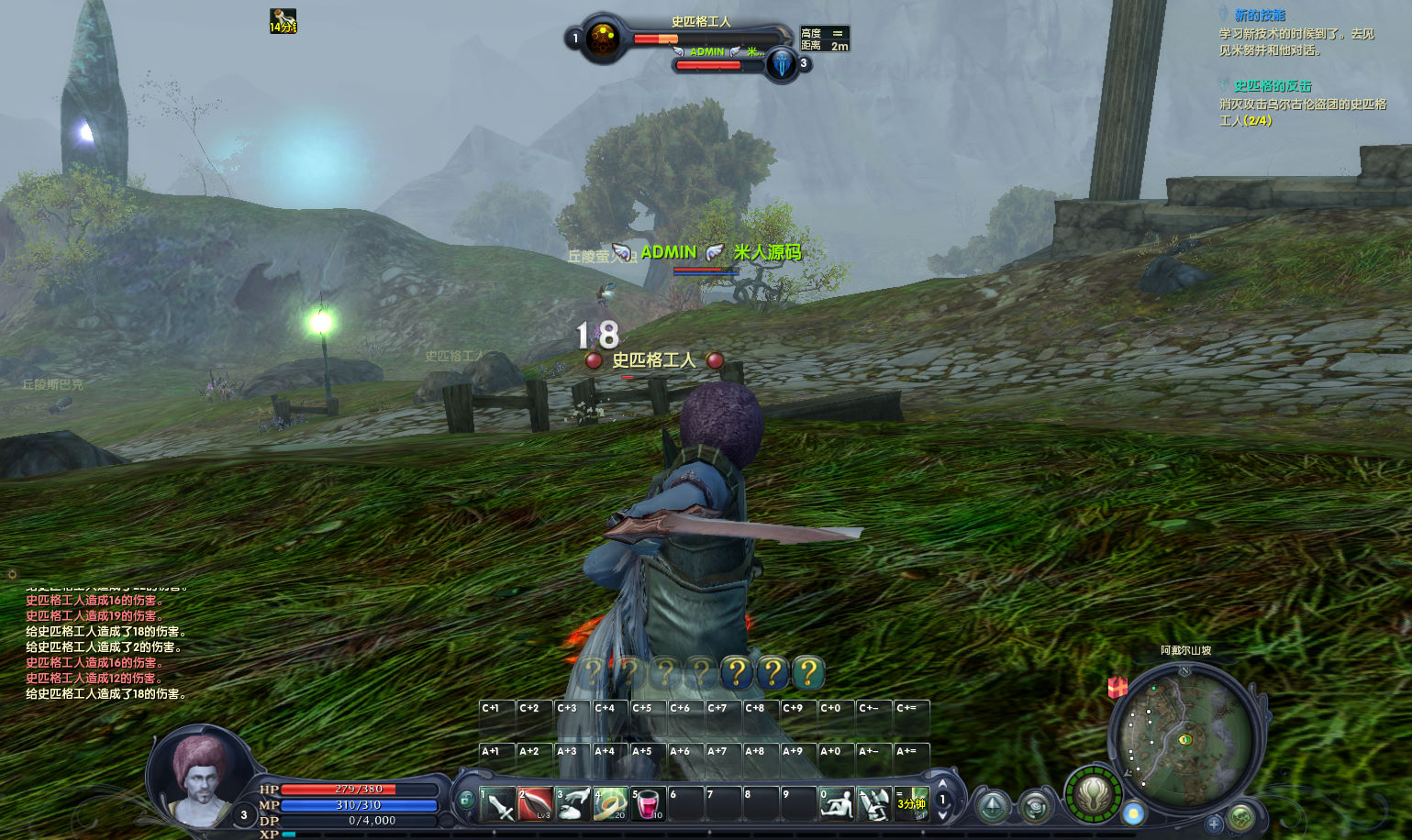Open the 史匹格的反击 quest tracker entry

pos(1273,86)
